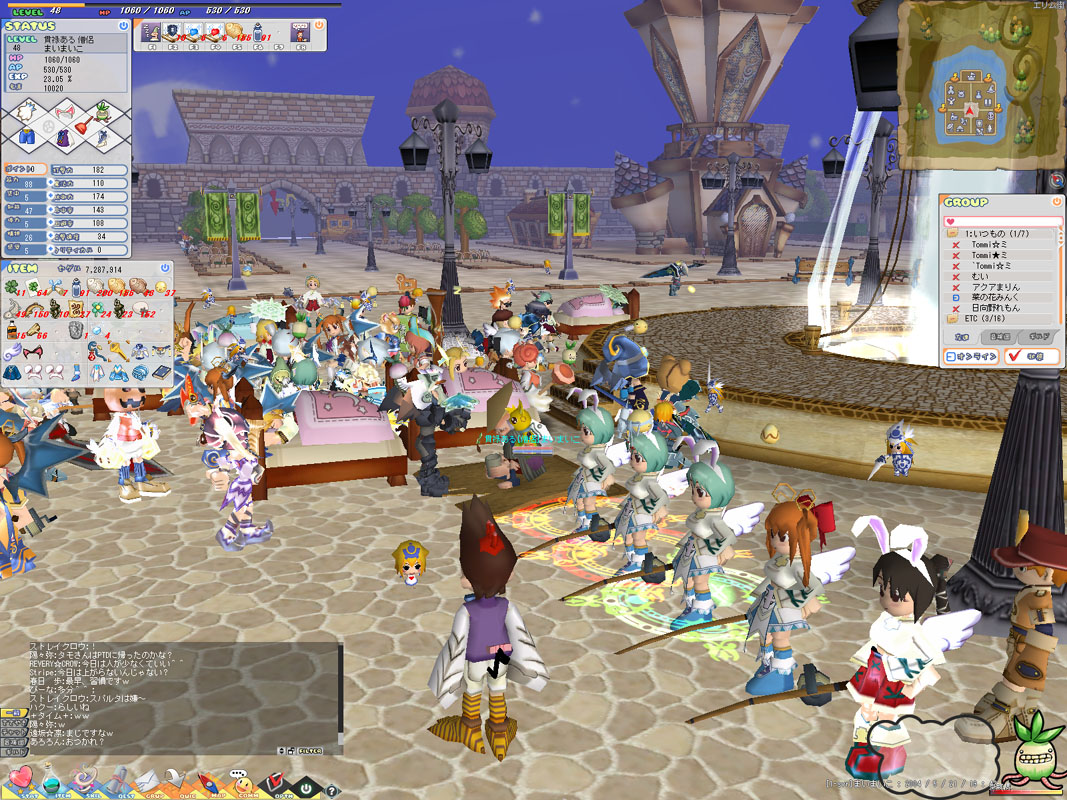
Task: Close the ITEM inventory window
Action: click(x=165, y=268)
